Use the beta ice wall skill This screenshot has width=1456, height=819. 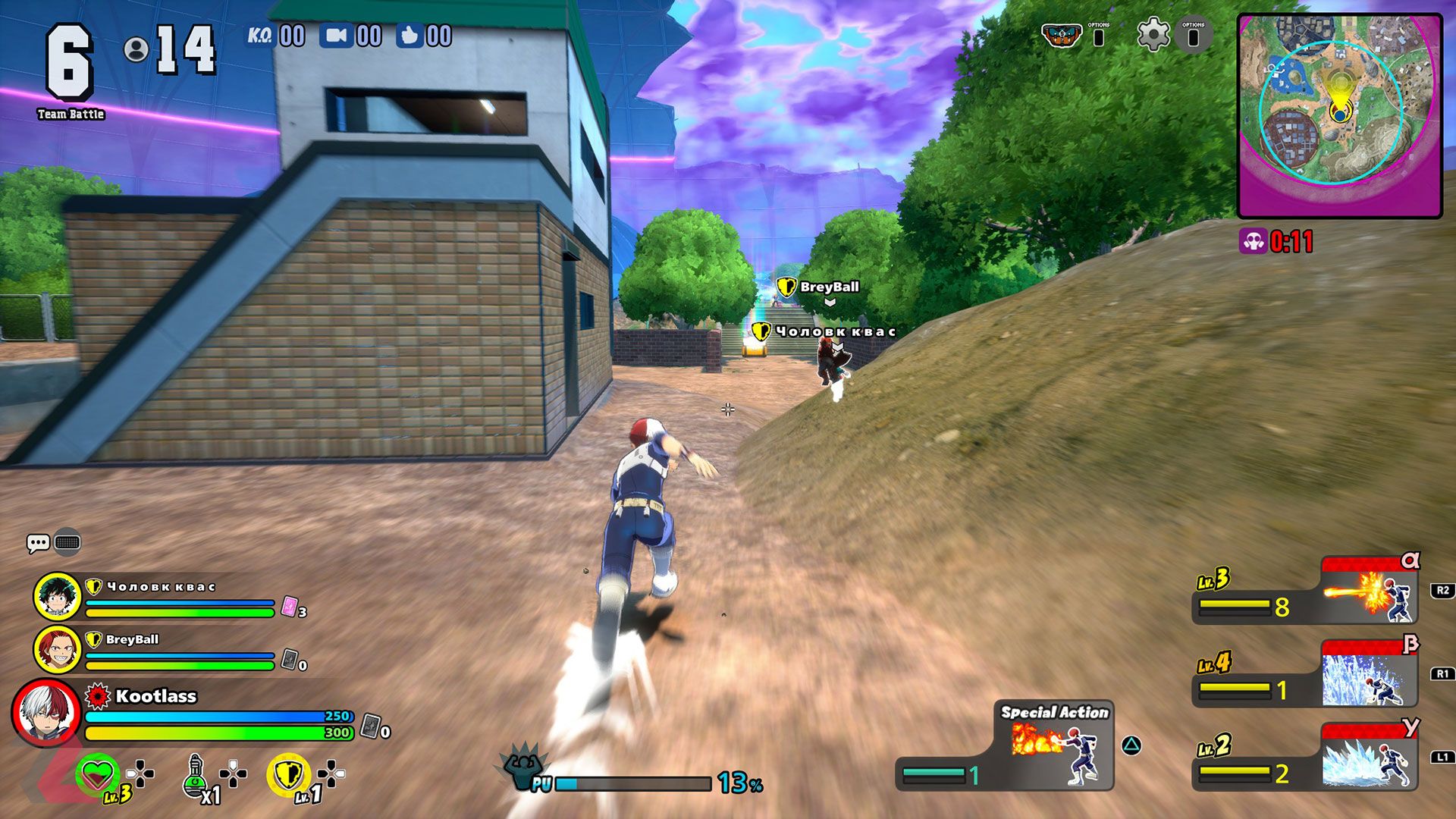tap(1369, 676)
